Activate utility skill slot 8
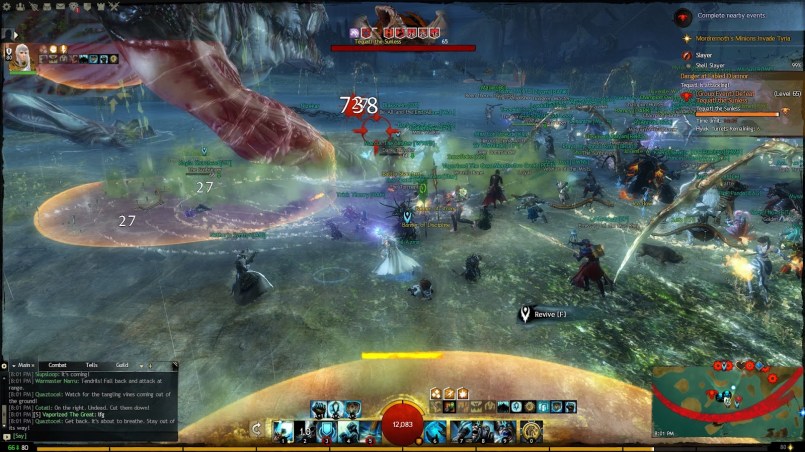 click(x=484, y=431)
